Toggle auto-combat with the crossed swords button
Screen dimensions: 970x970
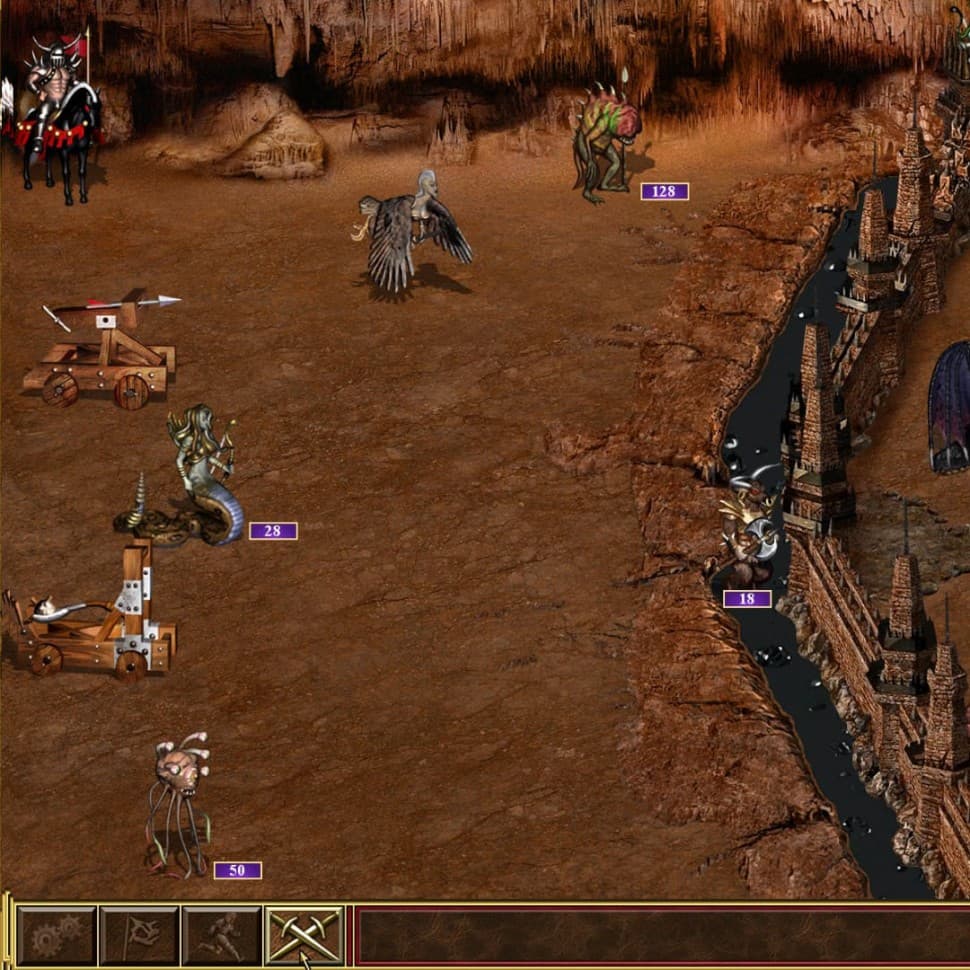(x=304, y=936)
